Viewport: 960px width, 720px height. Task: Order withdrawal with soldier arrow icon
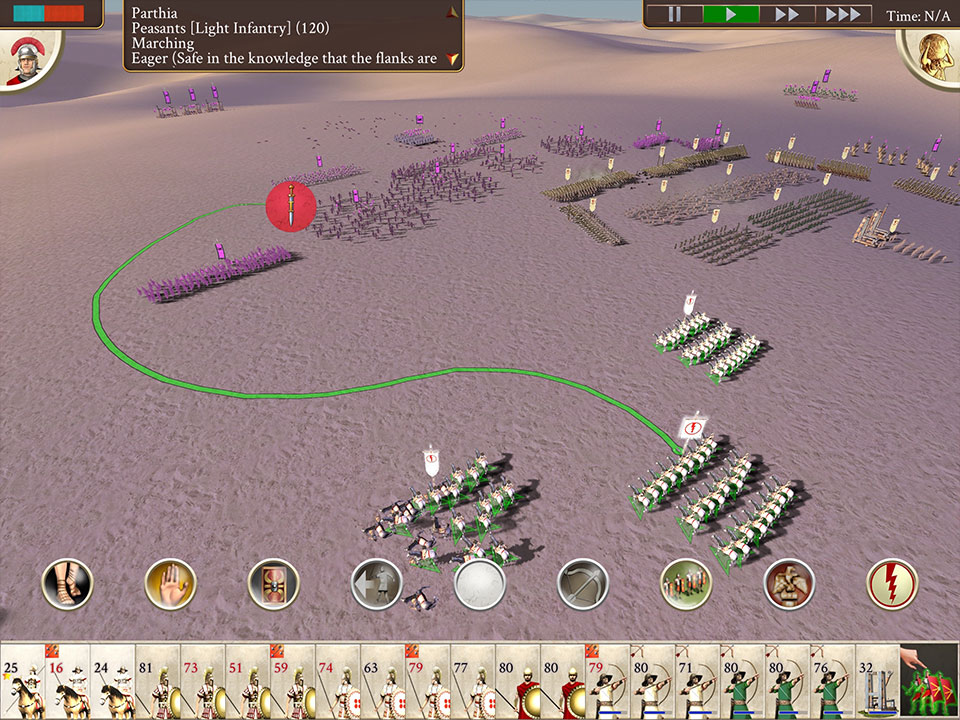point(376,584)
